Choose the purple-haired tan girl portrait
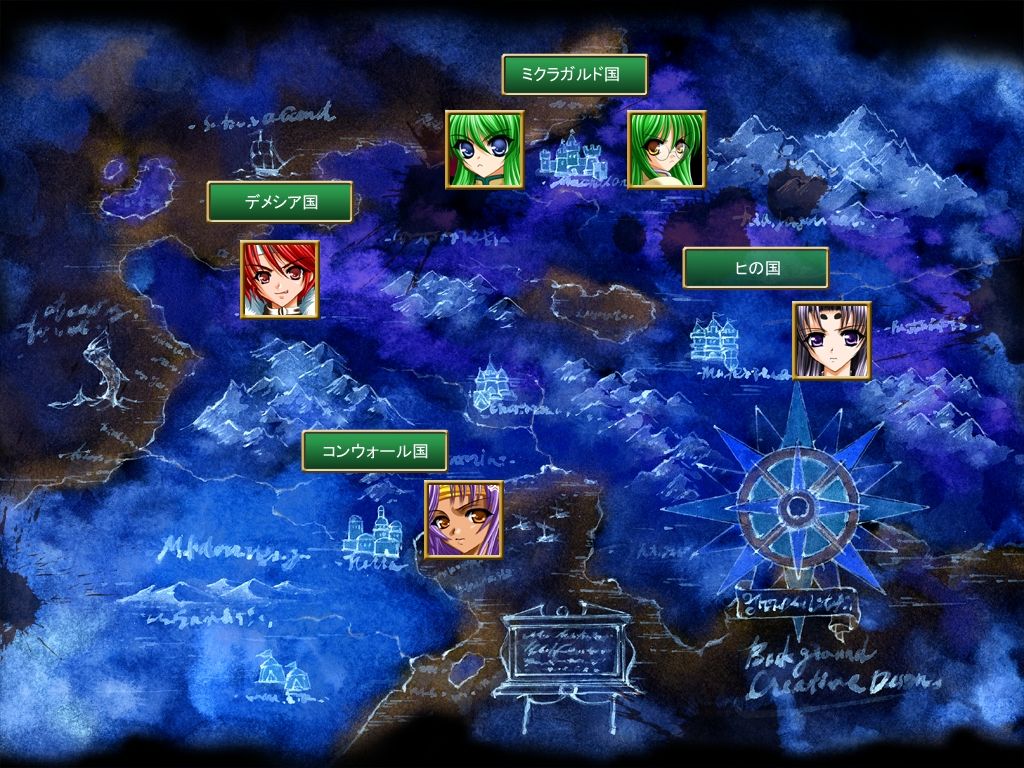Viewport: 1024px width, 768px height. [x=464, y=520]
